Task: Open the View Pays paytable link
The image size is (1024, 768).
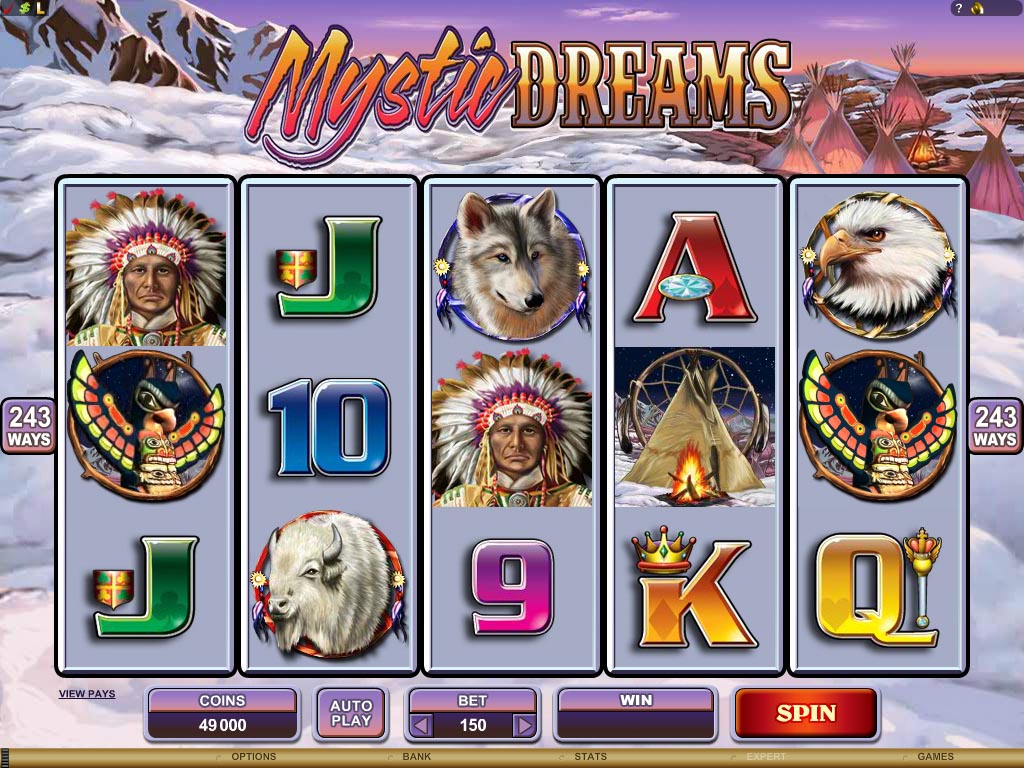Action: coord(87,693)
